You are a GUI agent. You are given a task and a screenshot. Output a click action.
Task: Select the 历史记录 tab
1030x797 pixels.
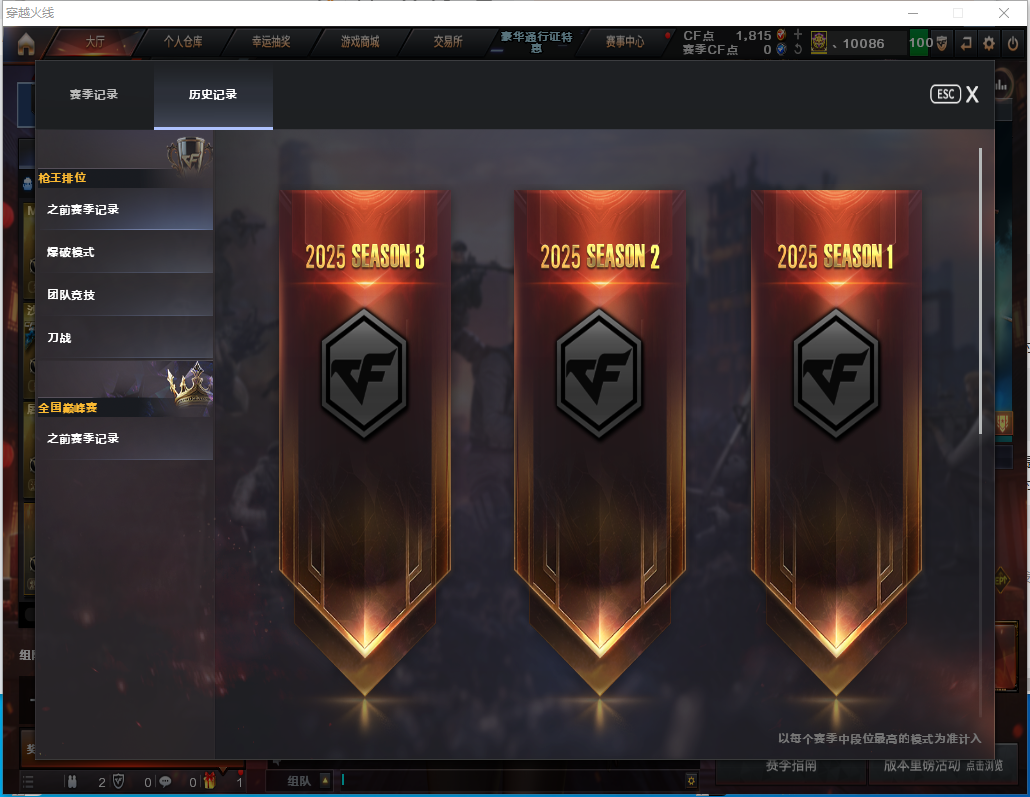point(213,95)
